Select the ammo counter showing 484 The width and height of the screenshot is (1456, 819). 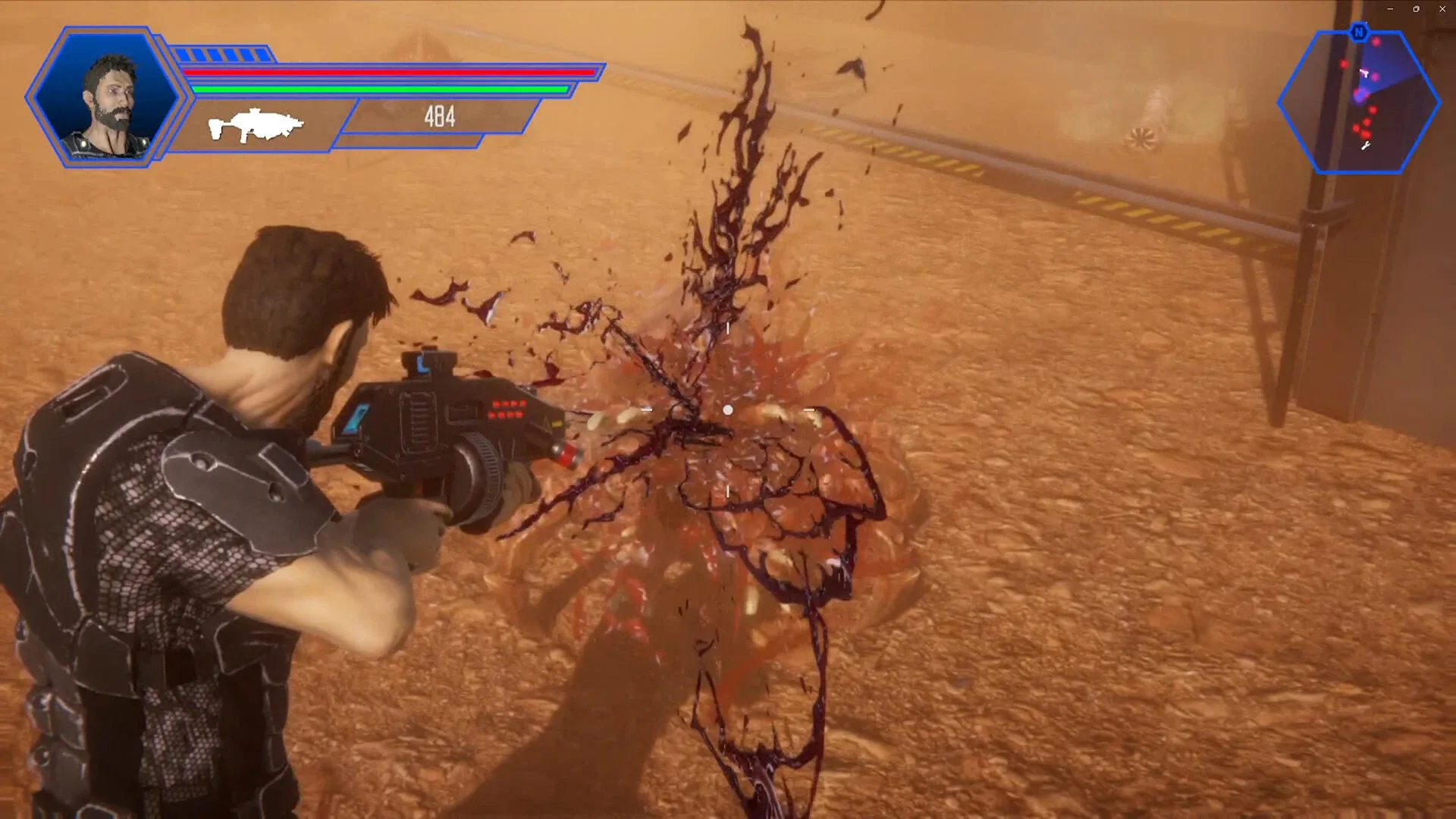coord(438,117)
